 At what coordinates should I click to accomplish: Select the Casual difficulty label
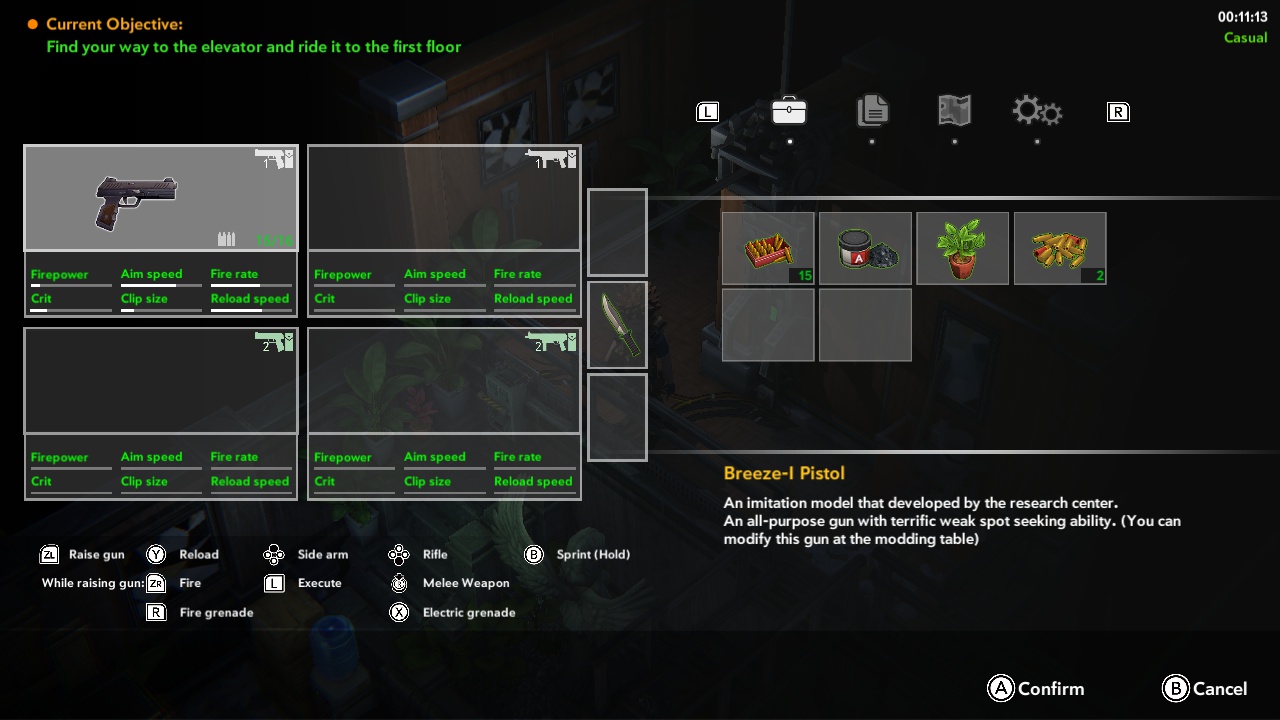tap(1245, 37)
